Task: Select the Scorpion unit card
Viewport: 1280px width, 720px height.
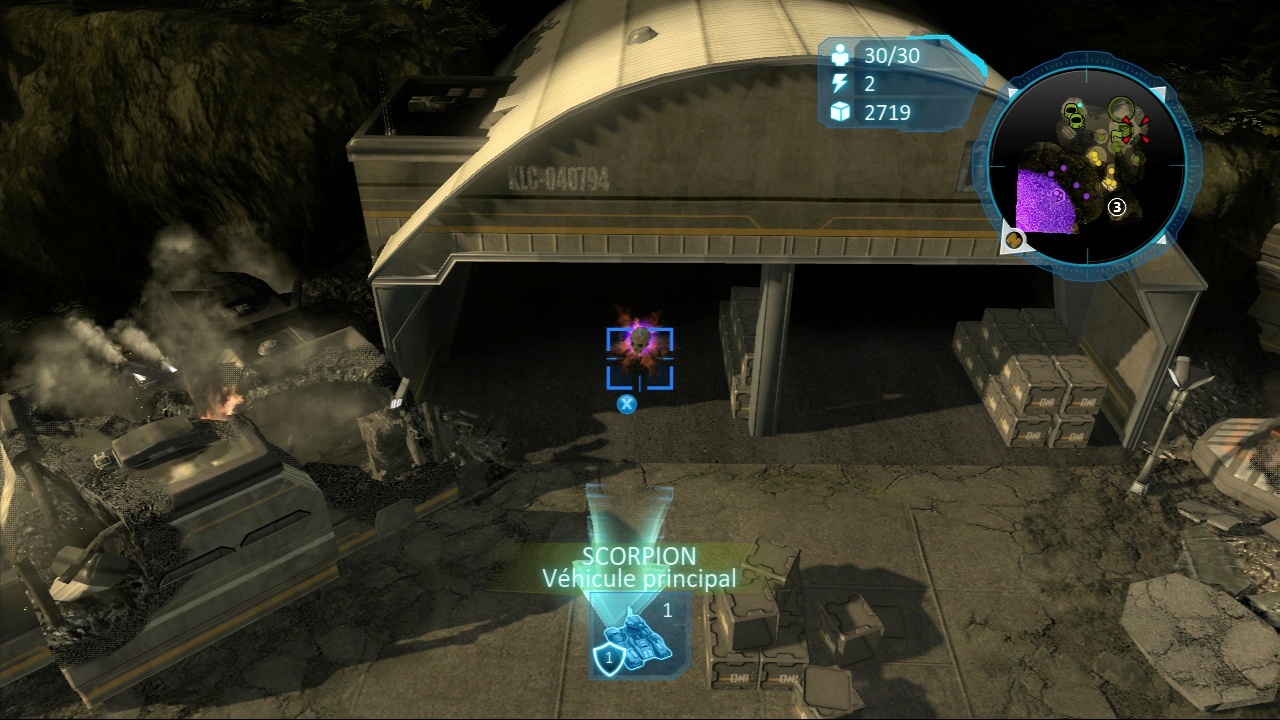Action: pyautogui.click(x=630, y=636)
